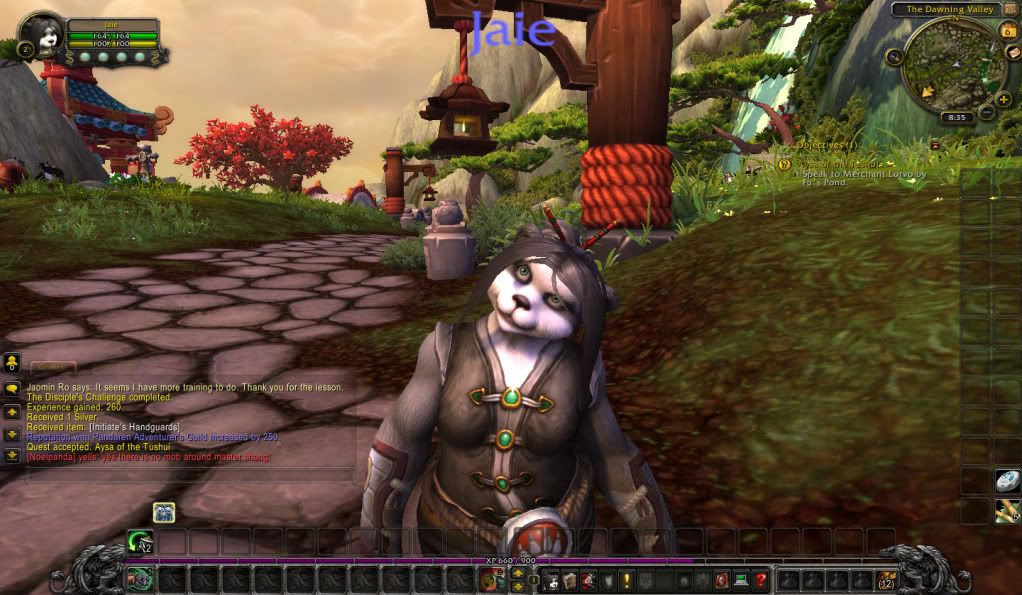Open the minimap tracking magnifier button
This screenshot has height=595, width=1022.
coord(893,57)
